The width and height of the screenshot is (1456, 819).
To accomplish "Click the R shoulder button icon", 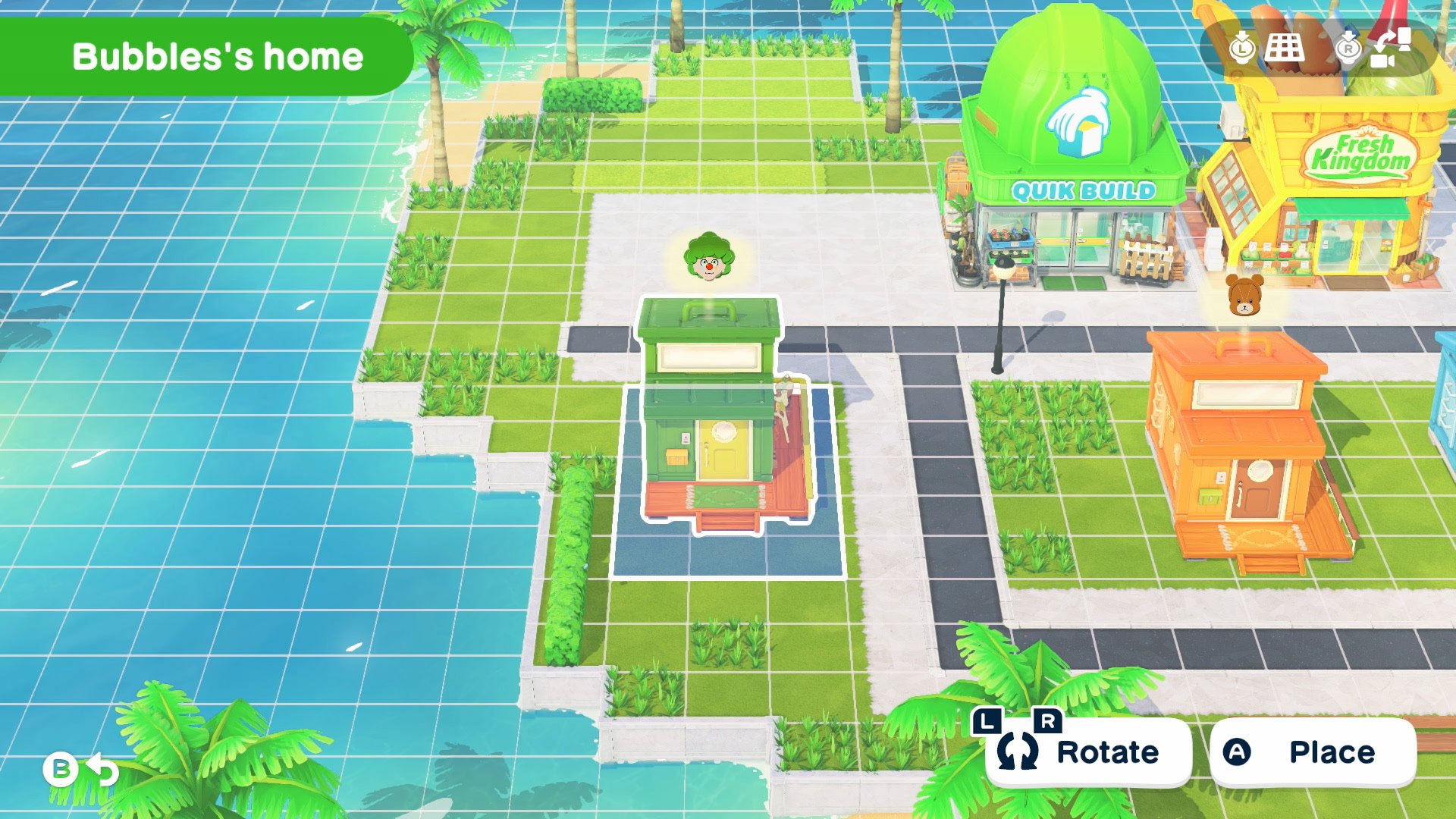I will [1047, 722].
